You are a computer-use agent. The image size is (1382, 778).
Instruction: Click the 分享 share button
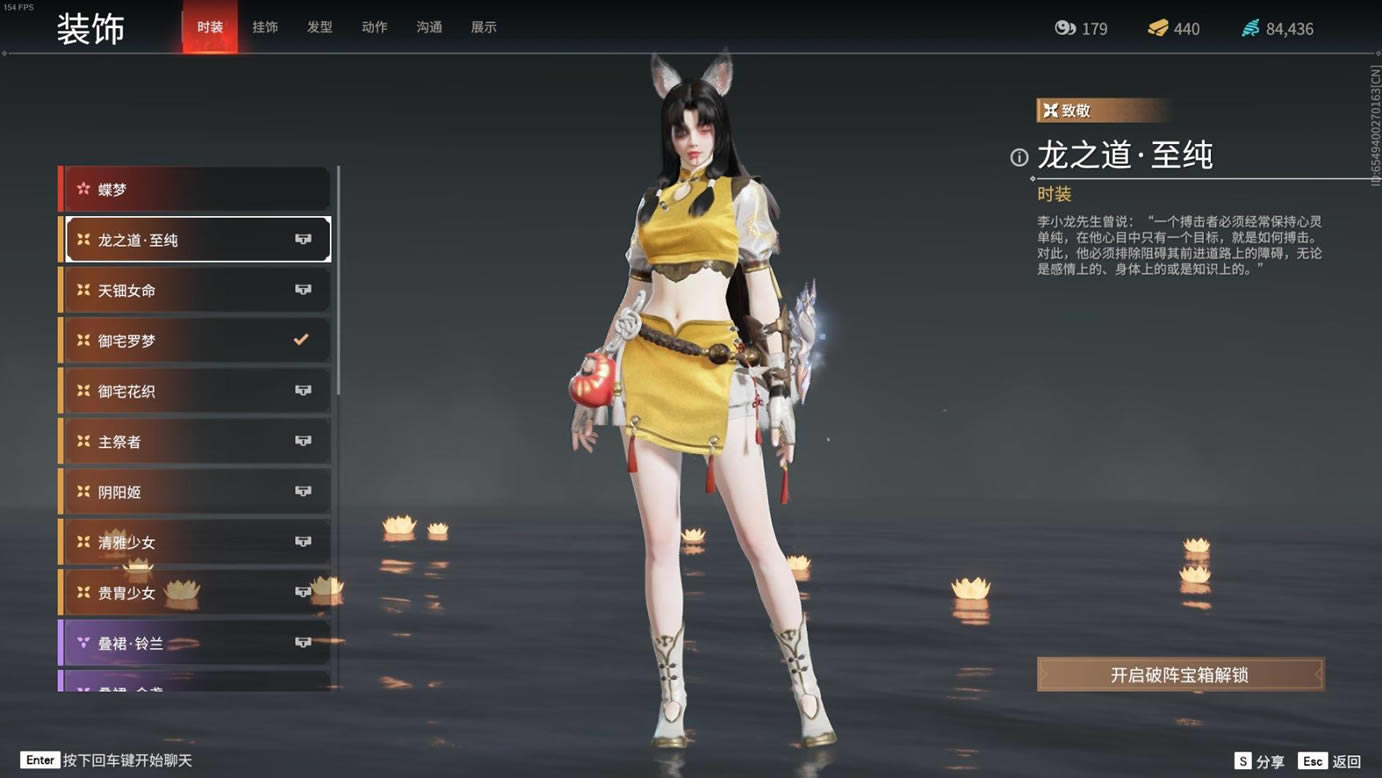click(1260, 762)
